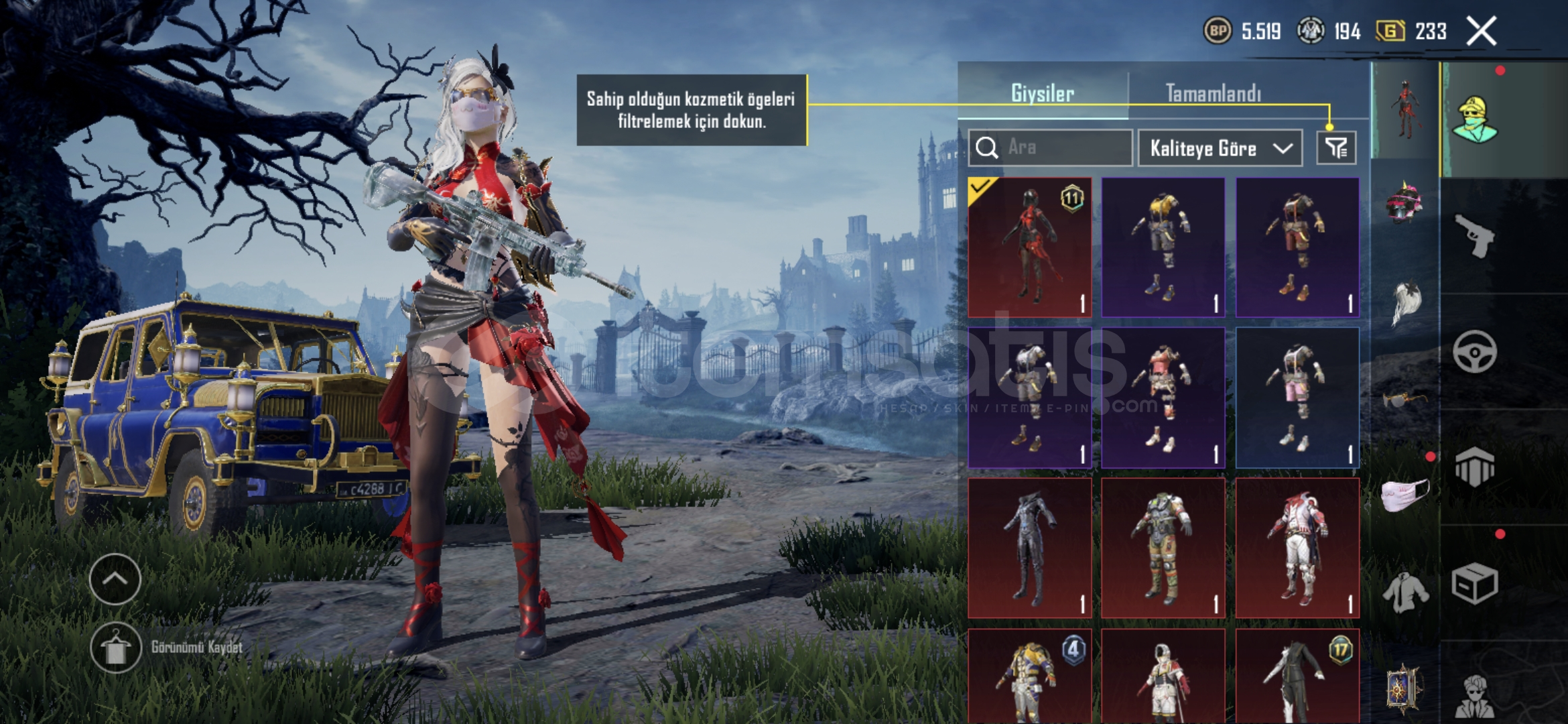This screenshot has height=724, width=1568.
Task: Select the outfit with badge 4
Action: (x=1029, y=677)
